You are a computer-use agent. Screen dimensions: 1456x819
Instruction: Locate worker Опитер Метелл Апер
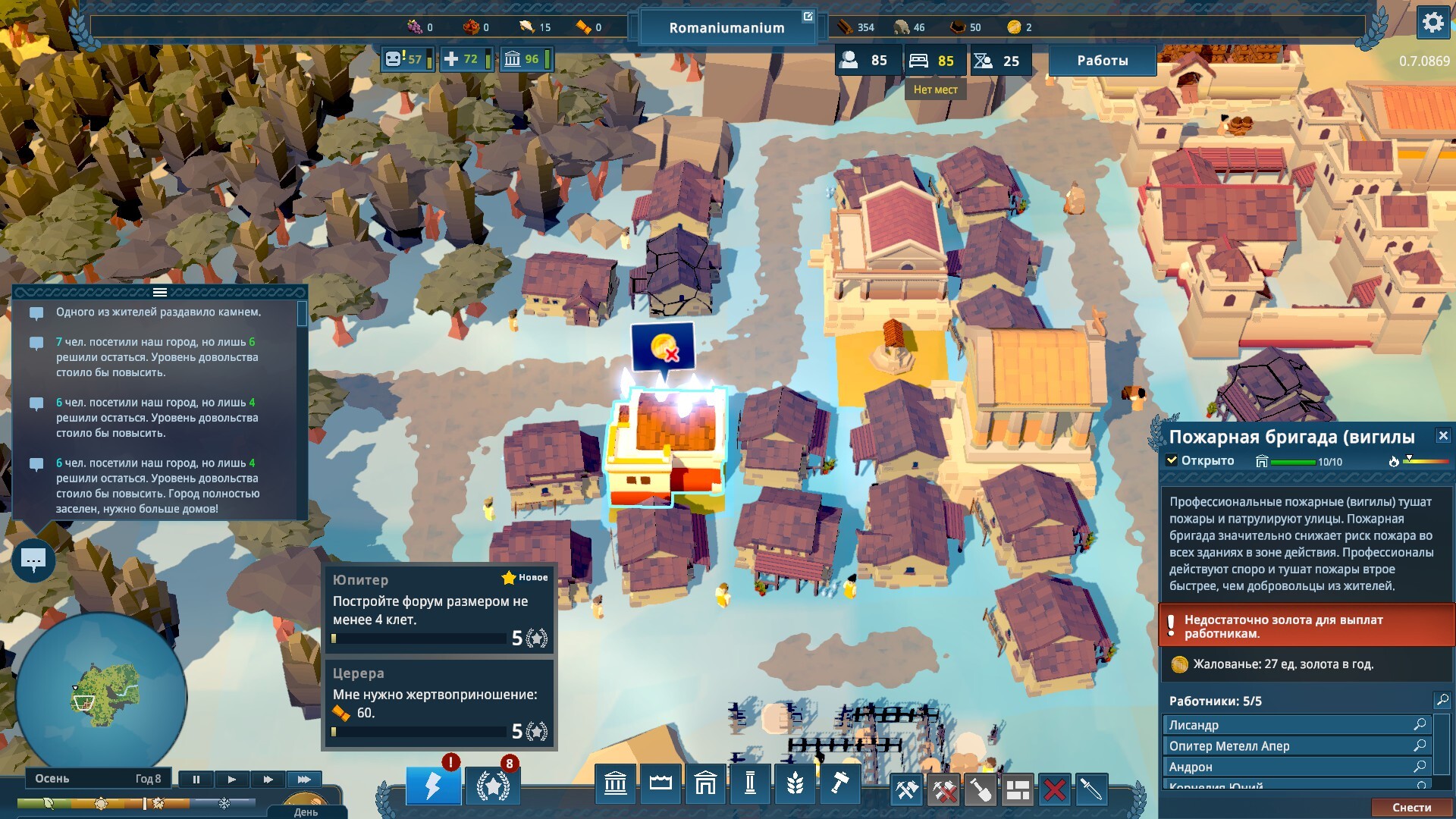pyautogui.click(x=1420, y=746)
